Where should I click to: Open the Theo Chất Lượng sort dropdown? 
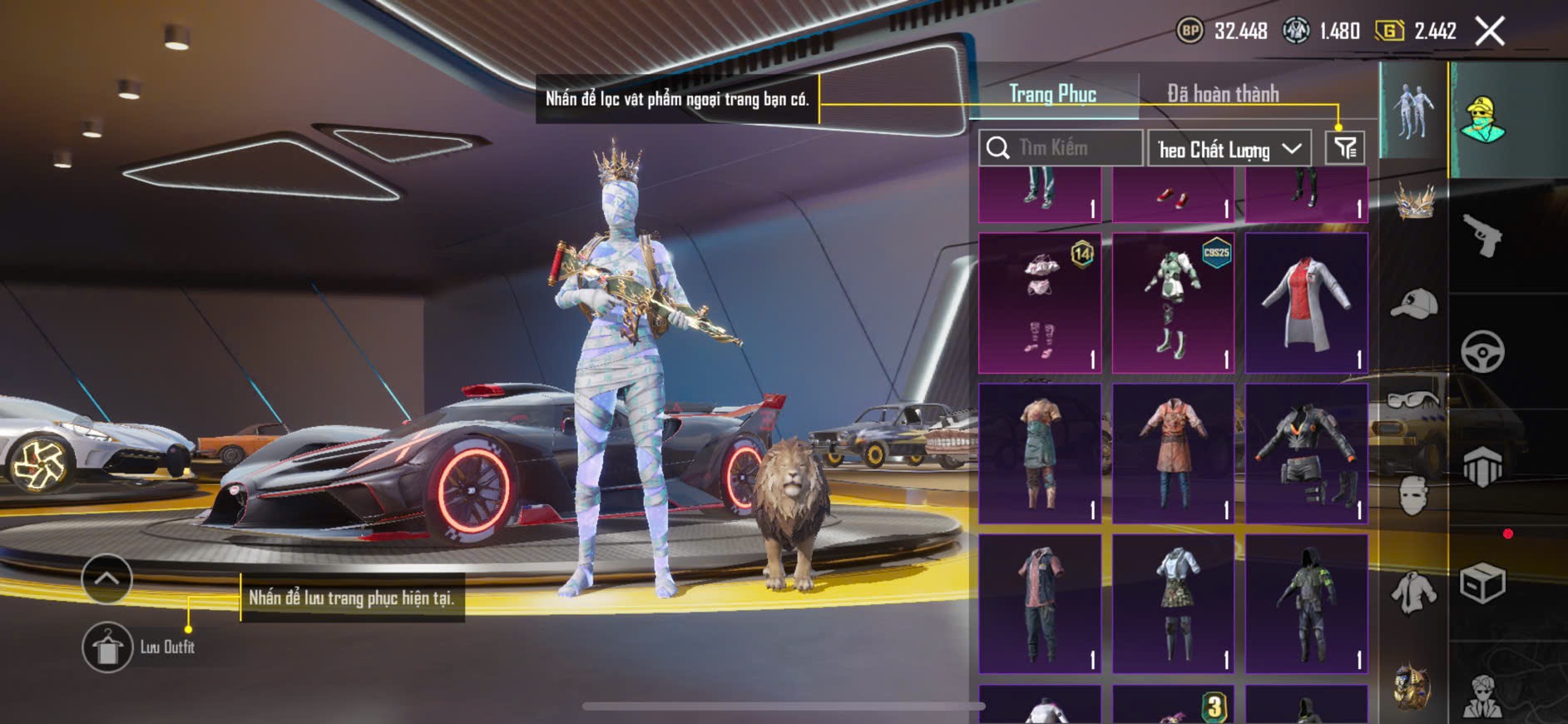click(x=1229, y=149)
